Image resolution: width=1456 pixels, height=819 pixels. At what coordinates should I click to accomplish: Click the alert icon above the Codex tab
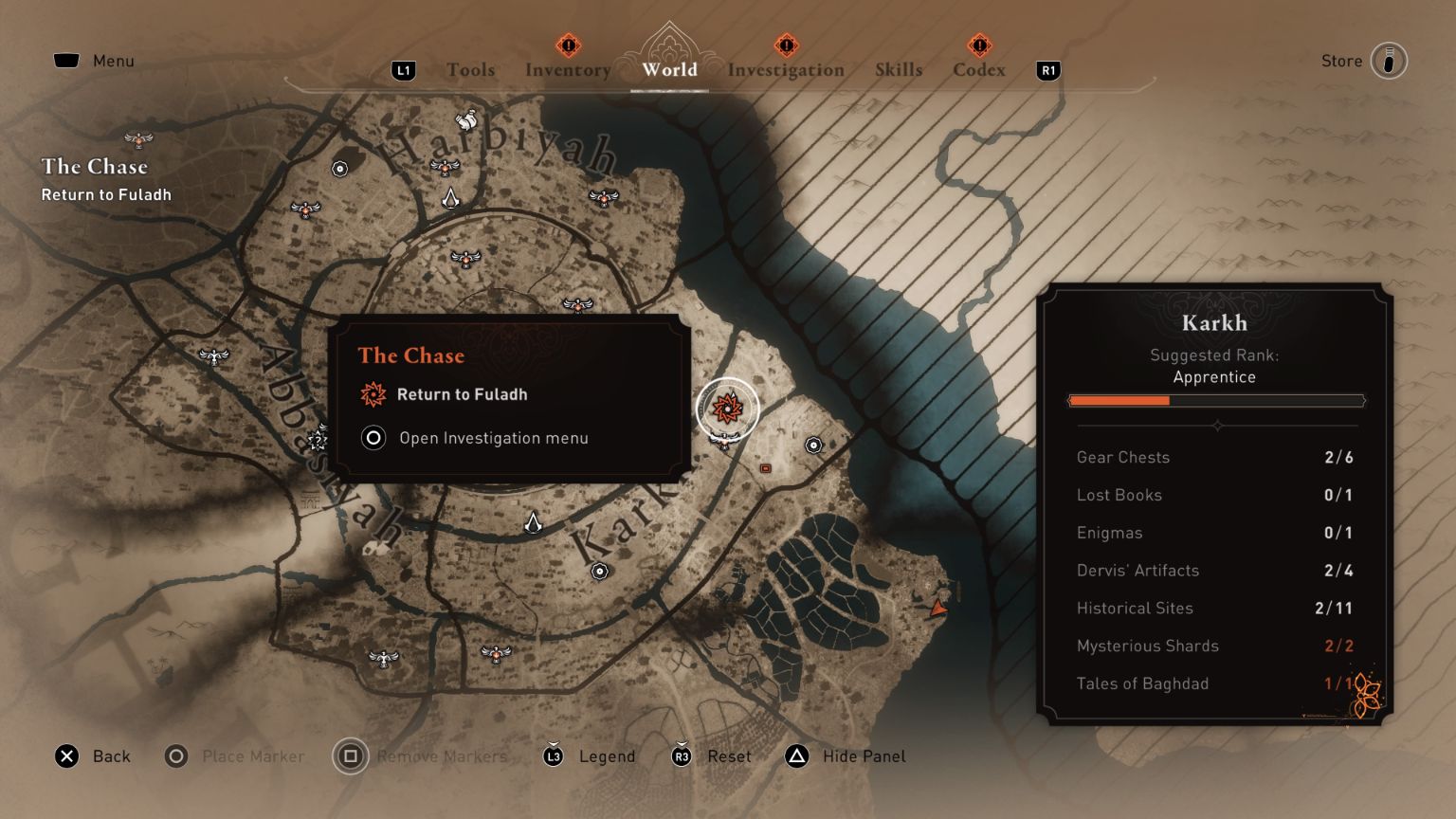tap(978, 44)
